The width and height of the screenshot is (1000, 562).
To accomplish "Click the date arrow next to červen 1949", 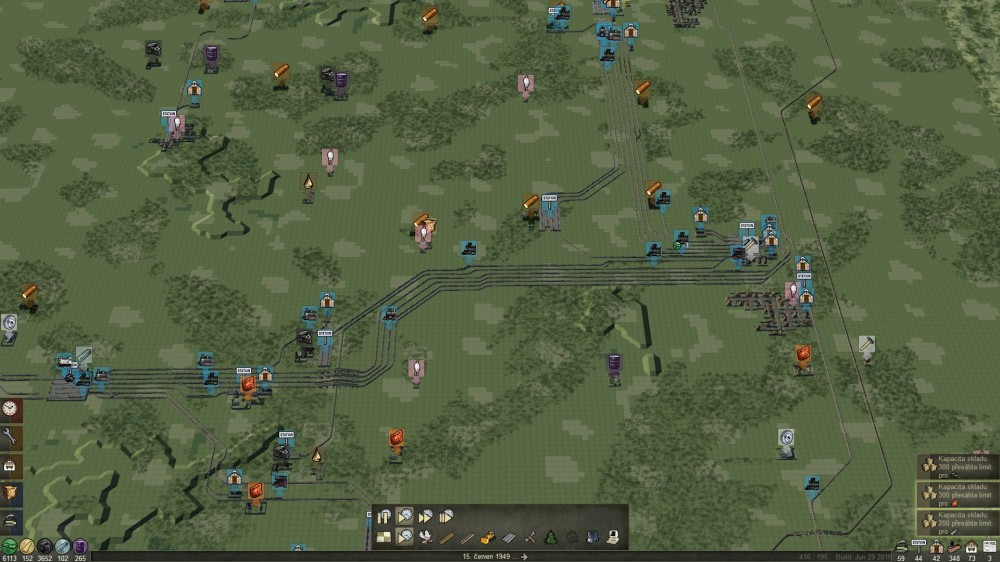I will tap(523, 556).
